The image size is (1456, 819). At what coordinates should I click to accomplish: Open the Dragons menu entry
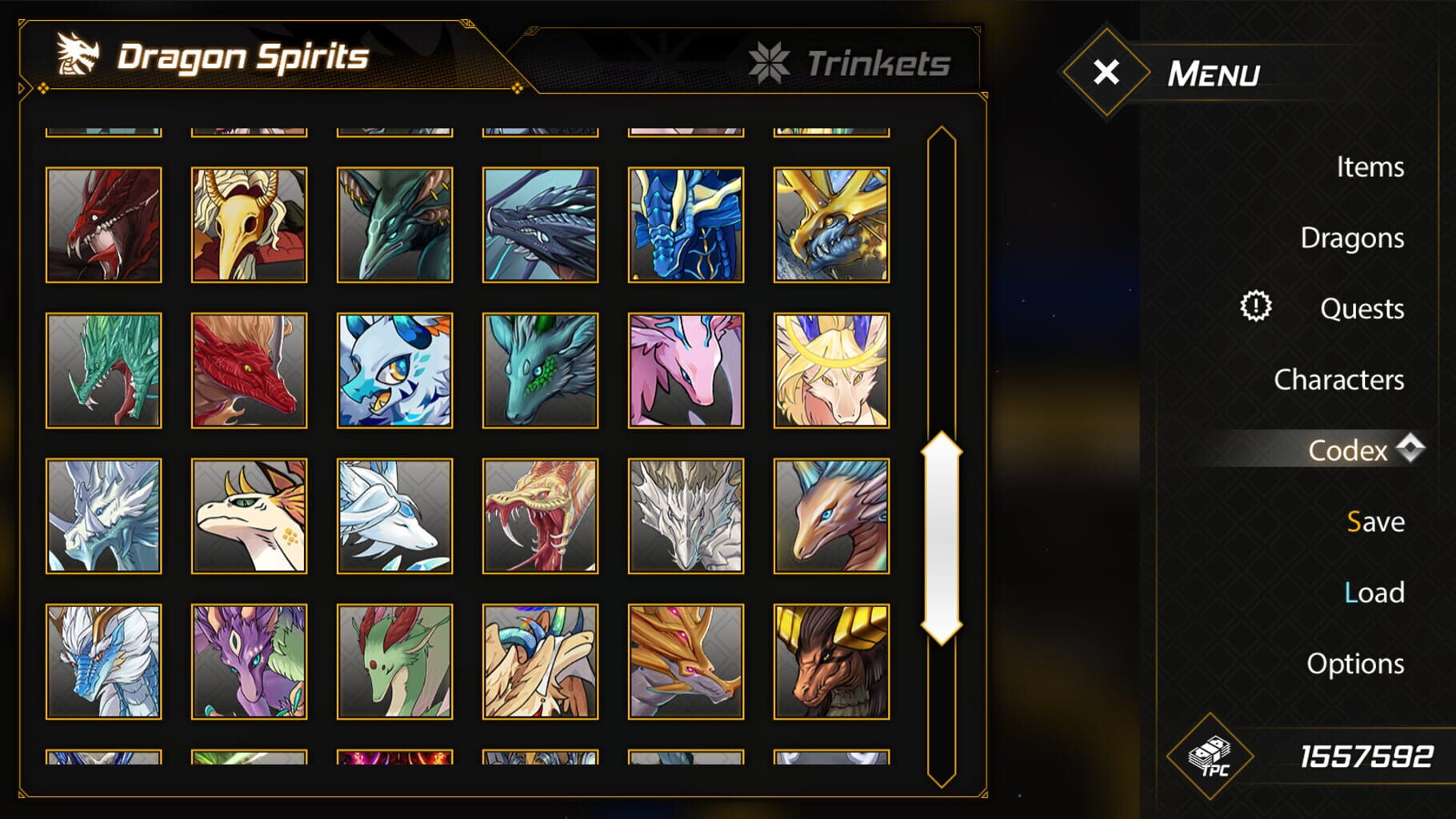pyautogui.click(x=1352, y=238)
